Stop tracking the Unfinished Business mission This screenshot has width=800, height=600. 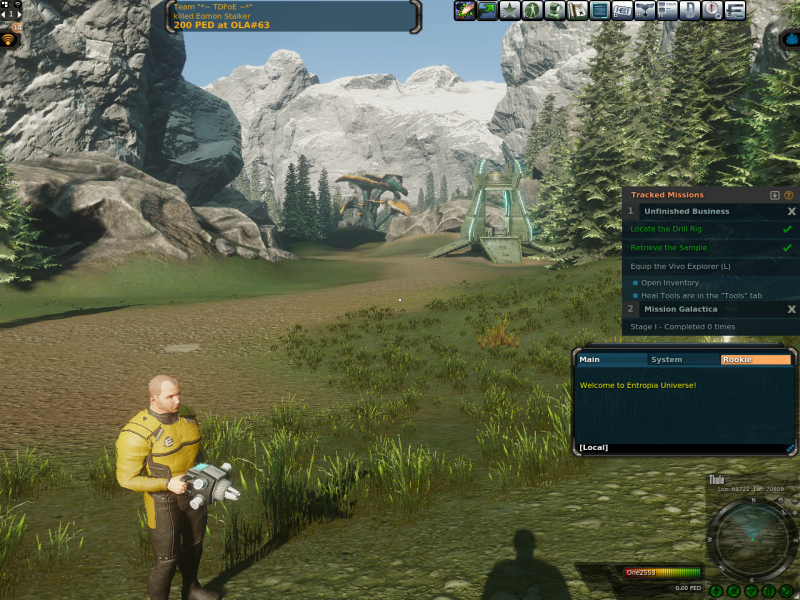pos(791,212)
